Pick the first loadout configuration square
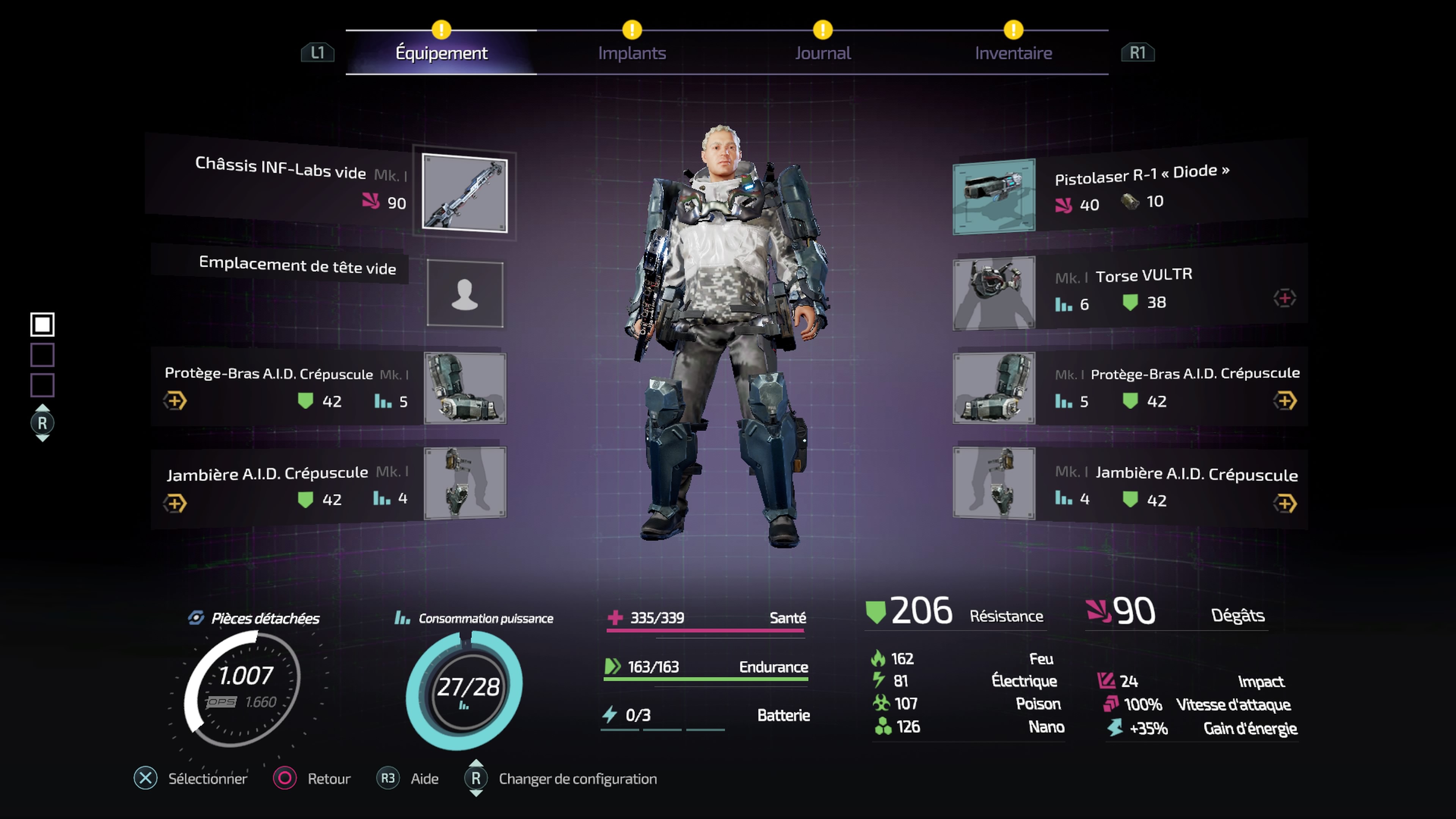 (42, 325)
